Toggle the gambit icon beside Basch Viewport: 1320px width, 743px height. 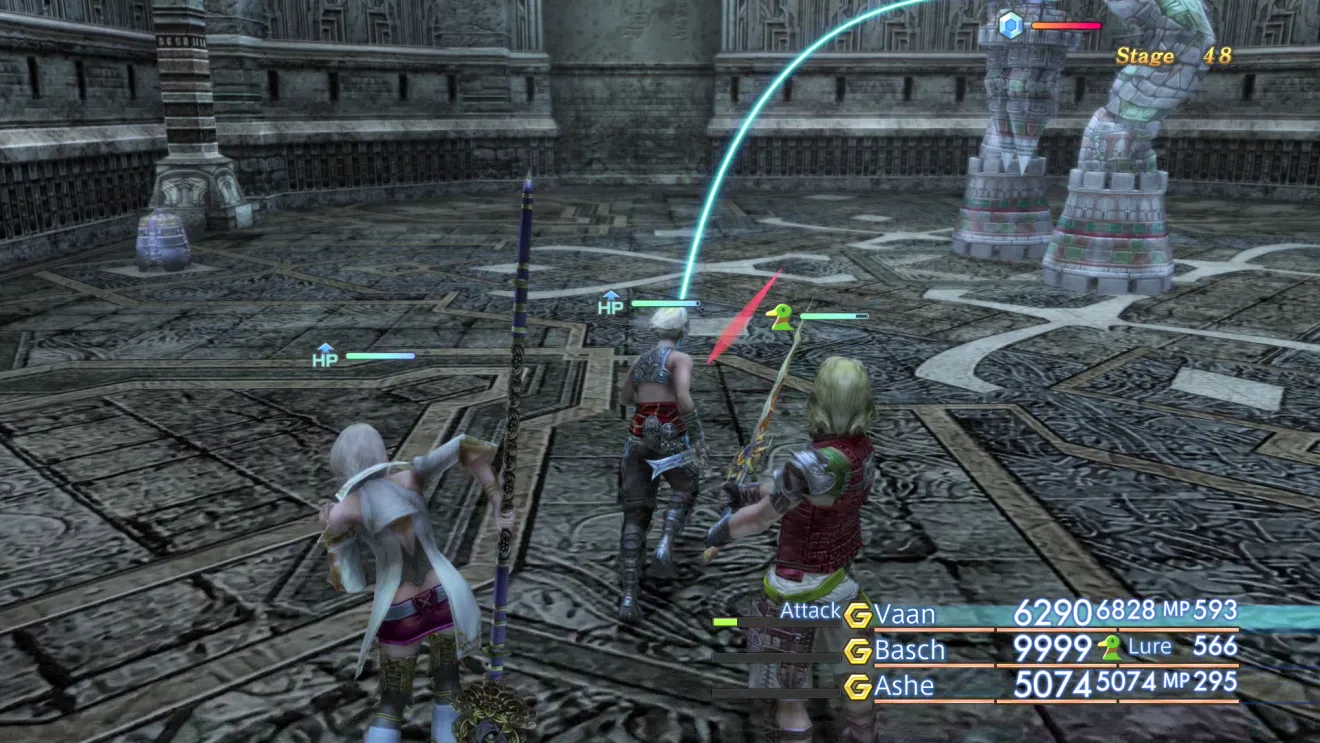[858, 651]
